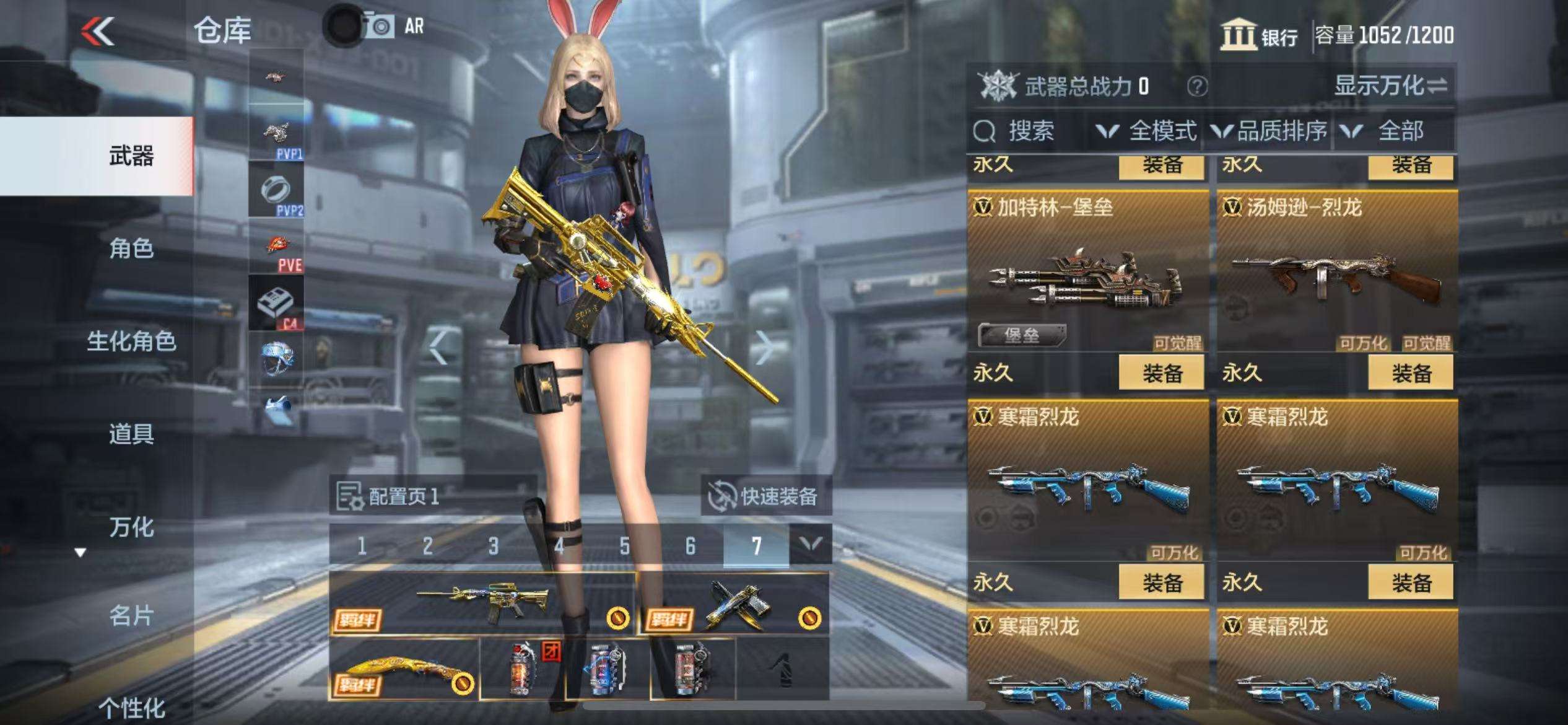Open the 名片 category
The width and height of the screenshot is (1568, 725).
(131, 616)
